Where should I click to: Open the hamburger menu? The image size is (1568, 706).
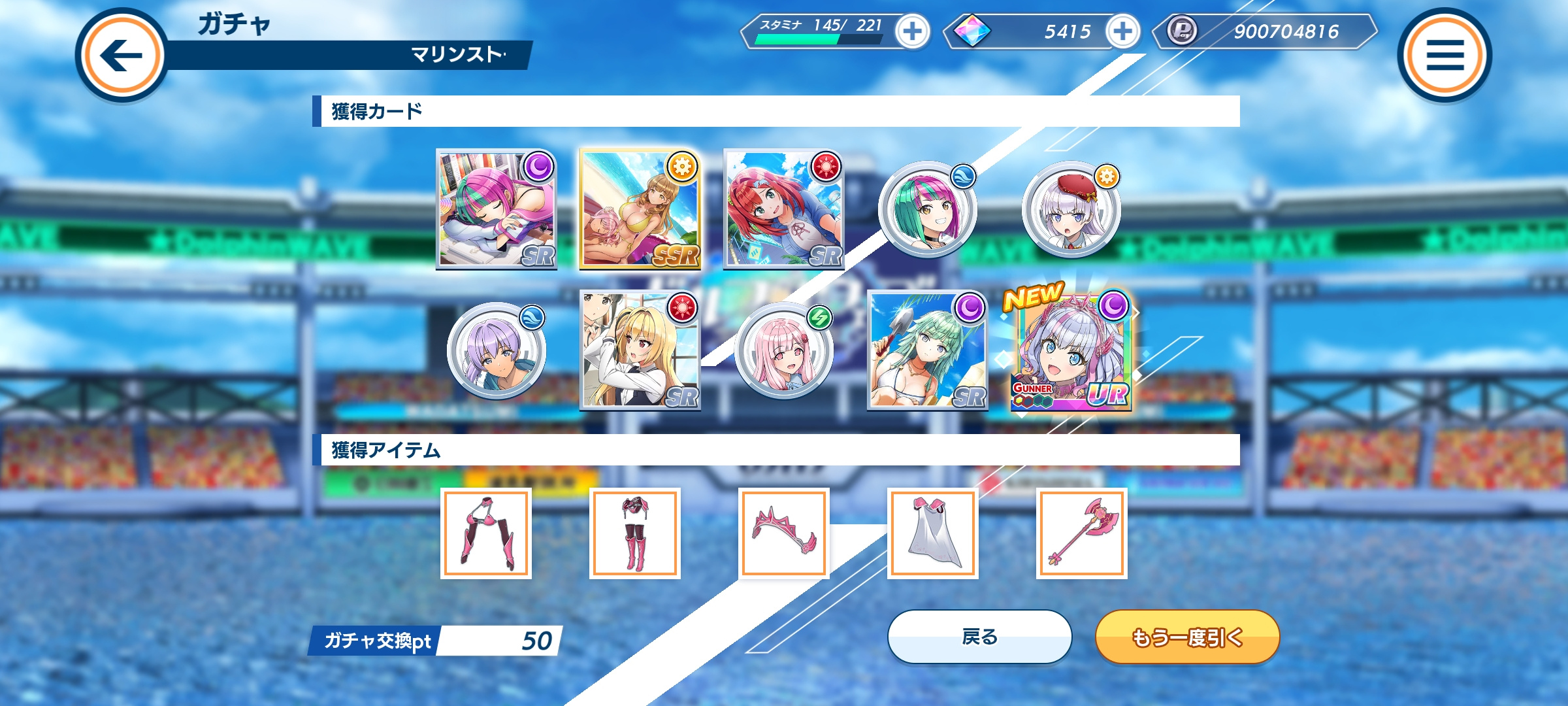pos(1444,55)
